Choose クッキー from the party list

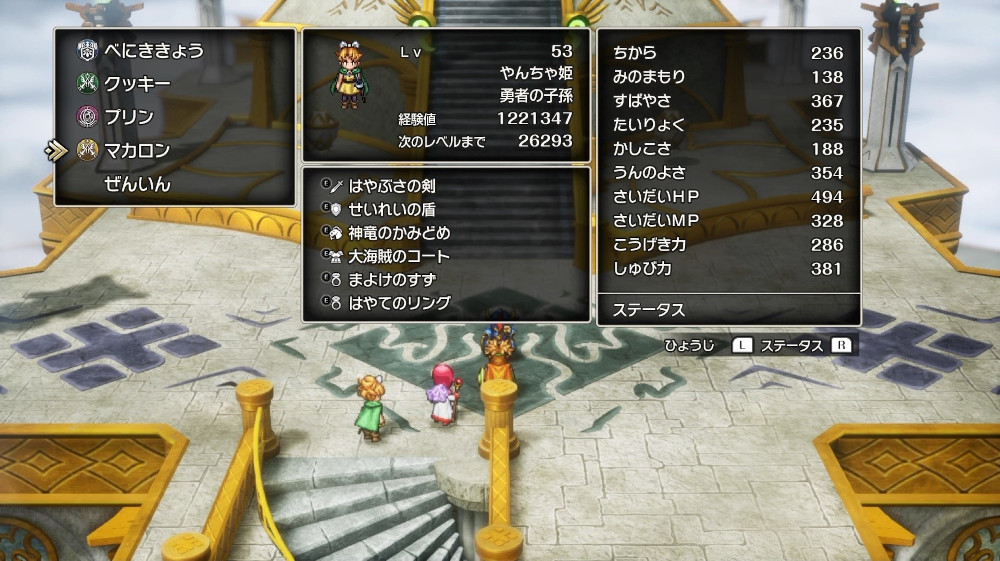click(x=137, y=84)
